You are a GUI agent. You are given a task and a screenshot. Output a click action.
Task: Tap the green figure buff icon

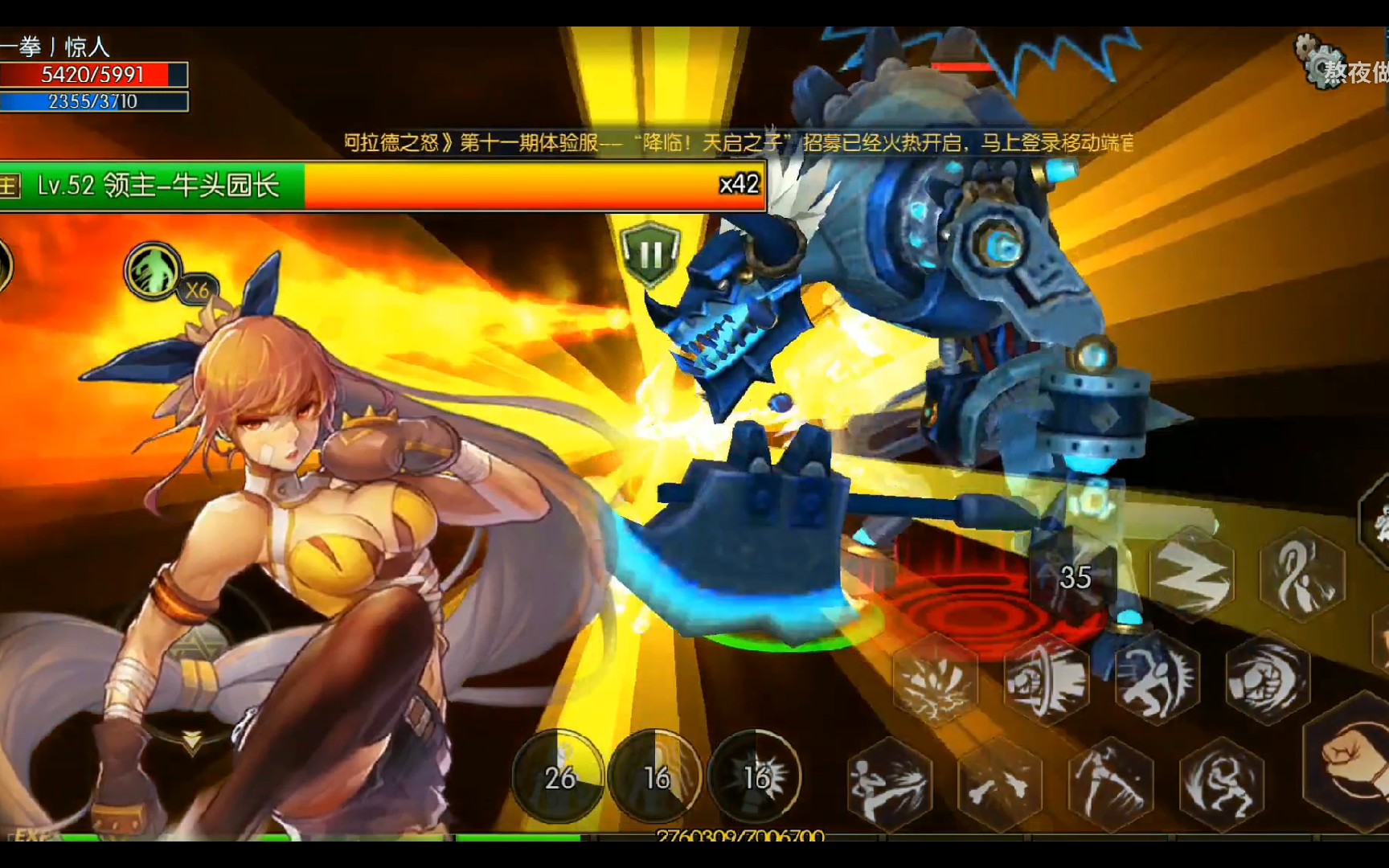153,270
